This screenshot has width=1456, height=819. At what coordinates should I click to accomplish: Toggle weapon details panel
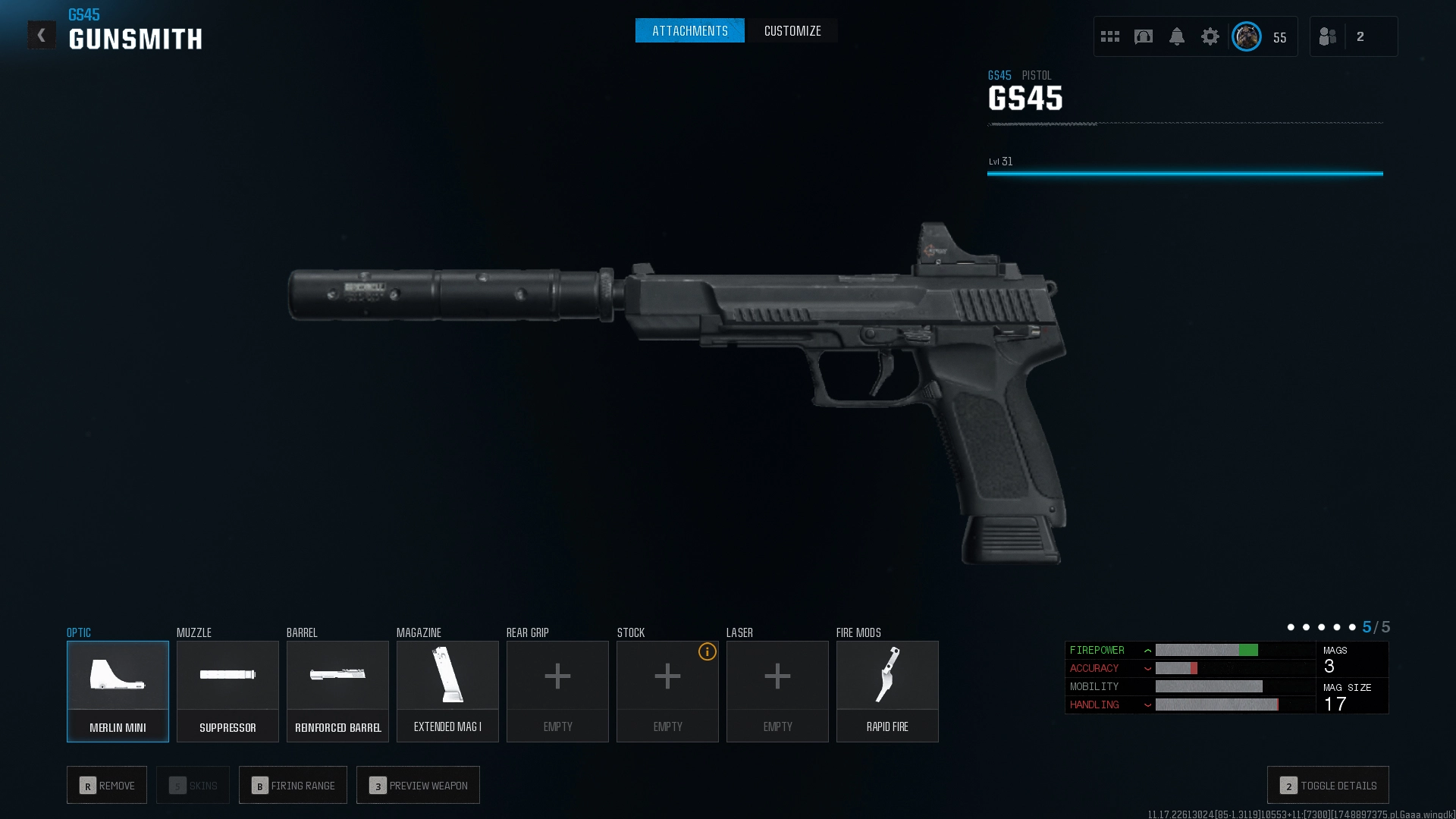point(1328,785)
